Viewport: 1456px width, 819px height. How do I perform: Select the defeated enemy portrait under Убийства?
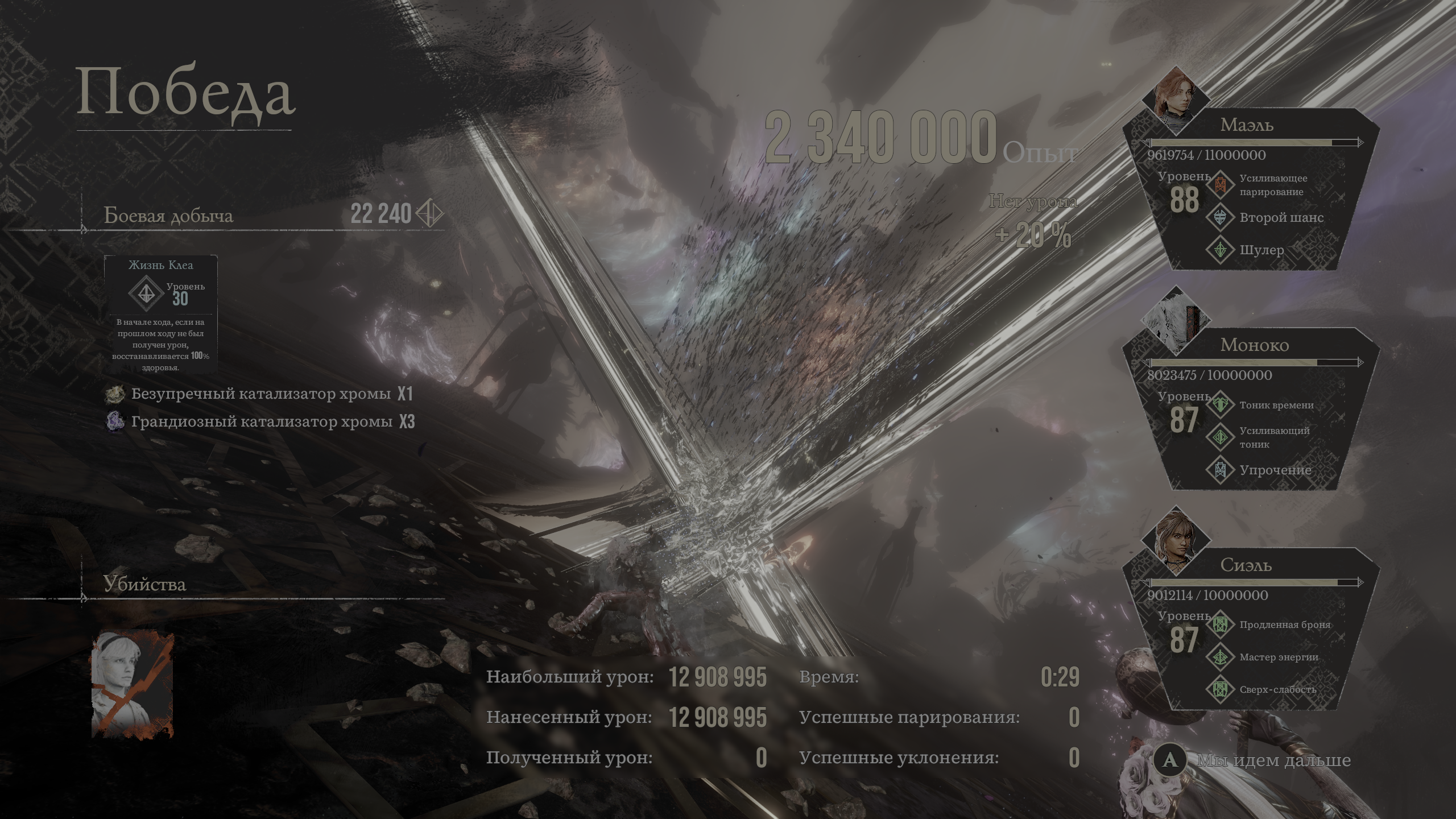pos(133,685)
